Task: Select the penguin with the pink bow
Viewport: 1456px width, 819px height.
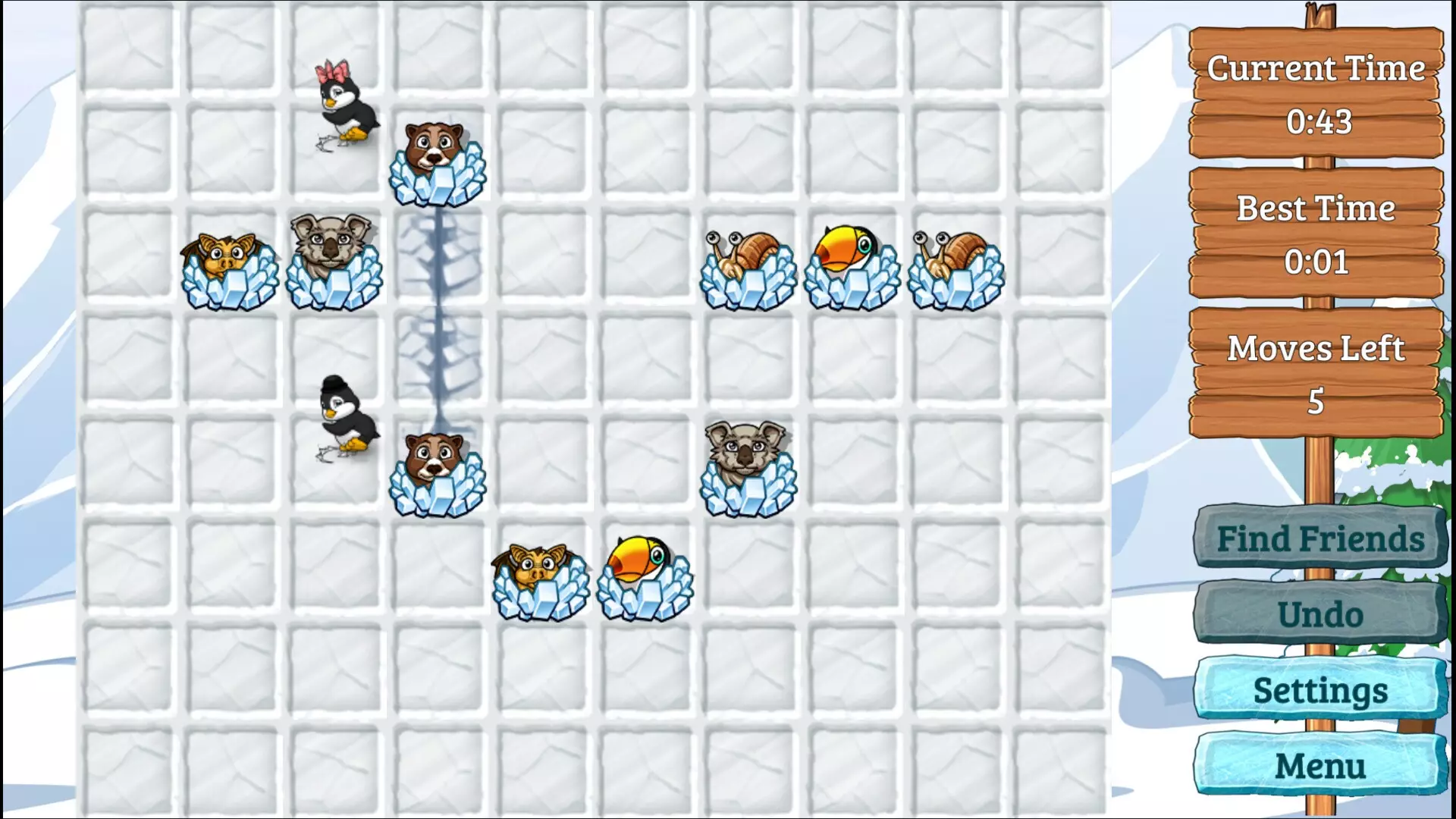Action: [x=345, y=106]
